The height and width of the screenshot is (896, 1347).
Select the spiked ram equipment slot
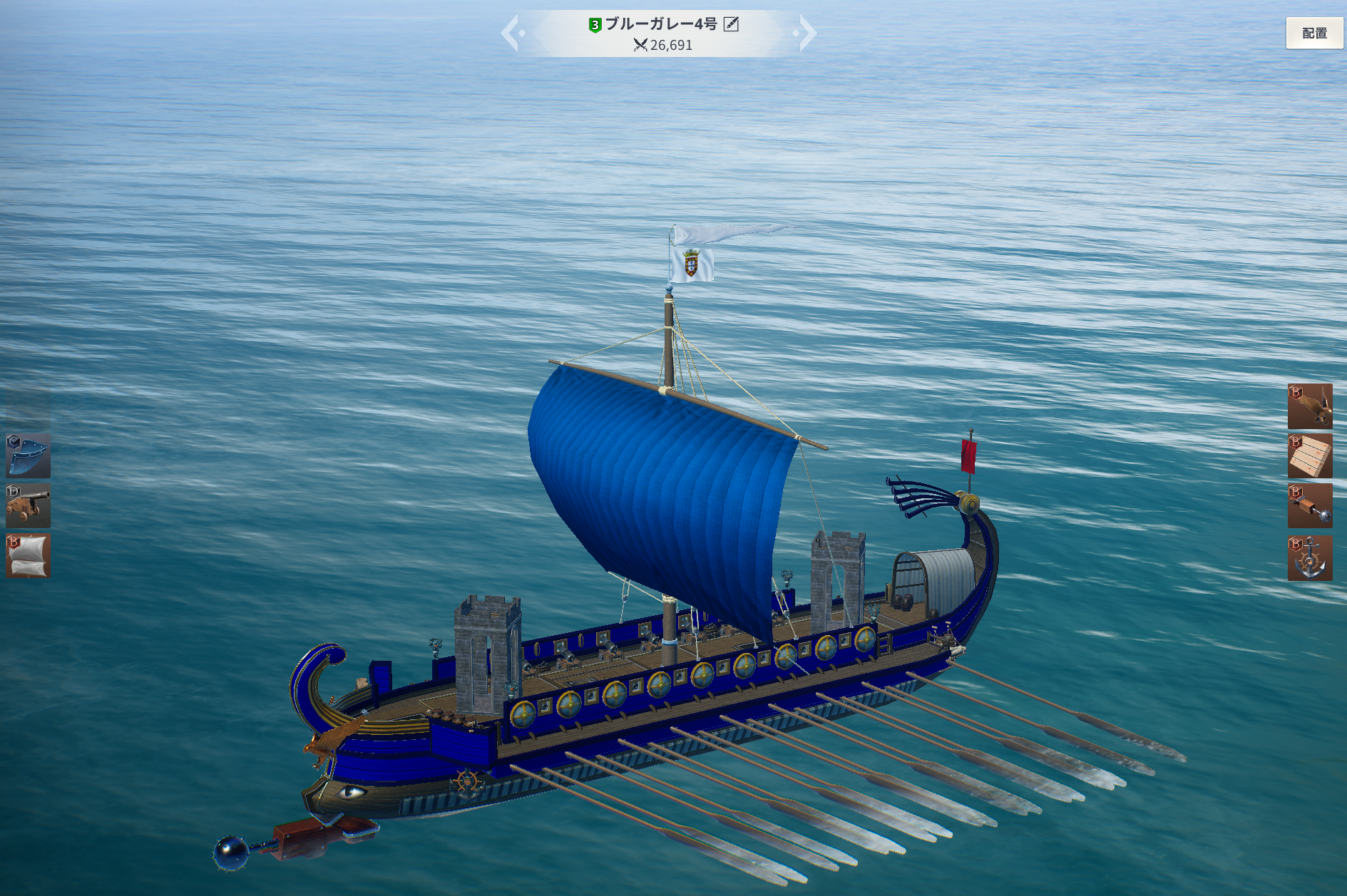click(1310, 506)
